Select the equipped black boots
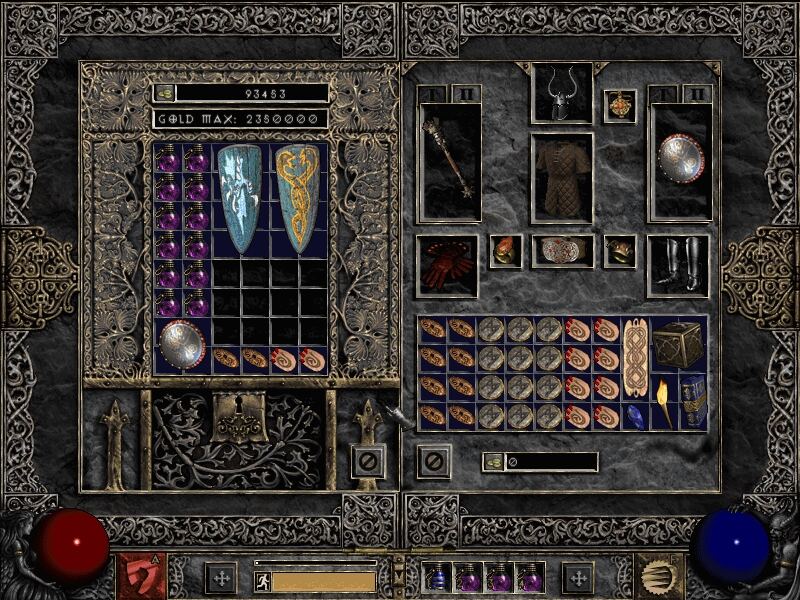800x600 pixels. pos(678,265)
